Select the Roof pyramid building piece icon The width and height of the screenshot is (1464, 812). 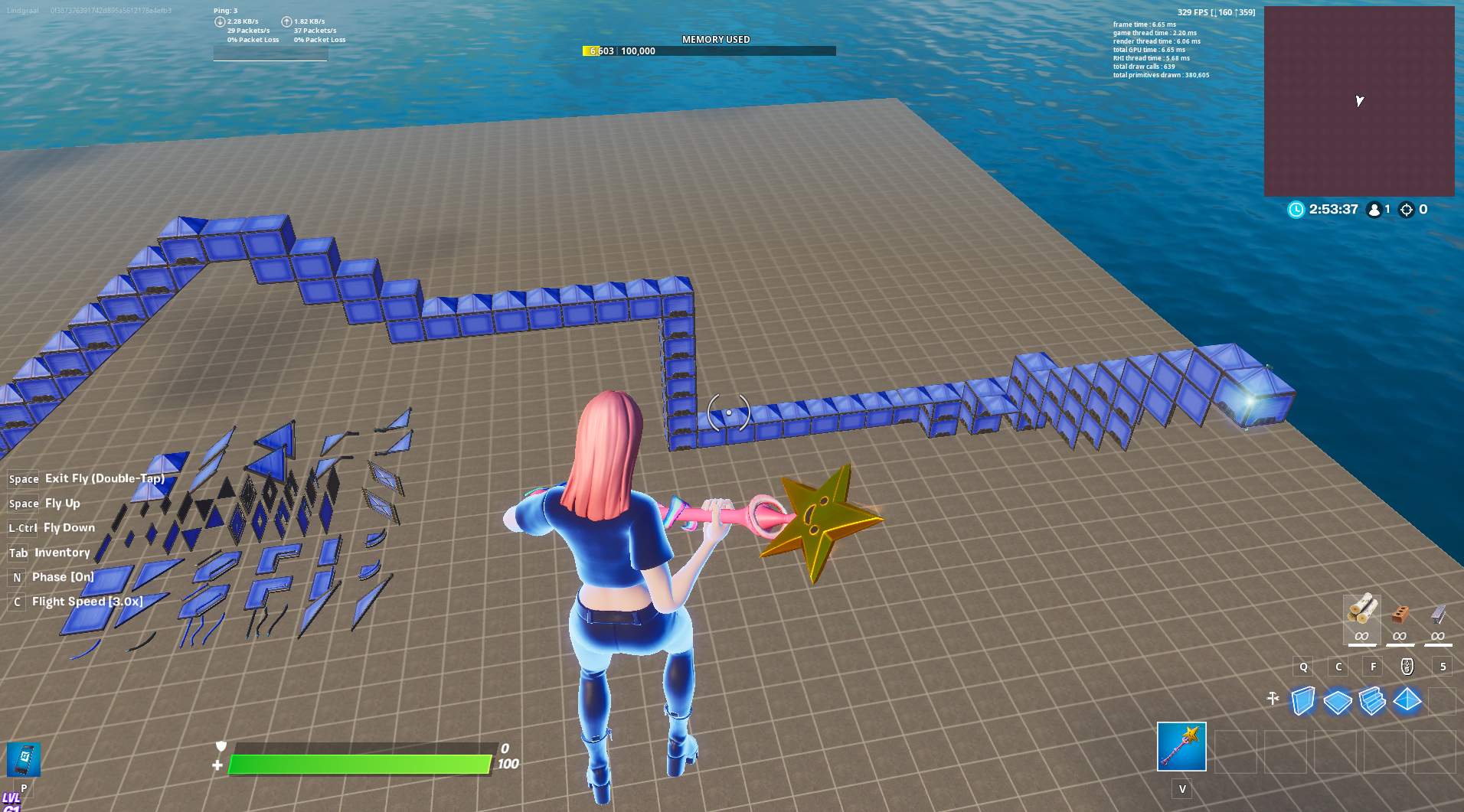[x=1409, y=699]
